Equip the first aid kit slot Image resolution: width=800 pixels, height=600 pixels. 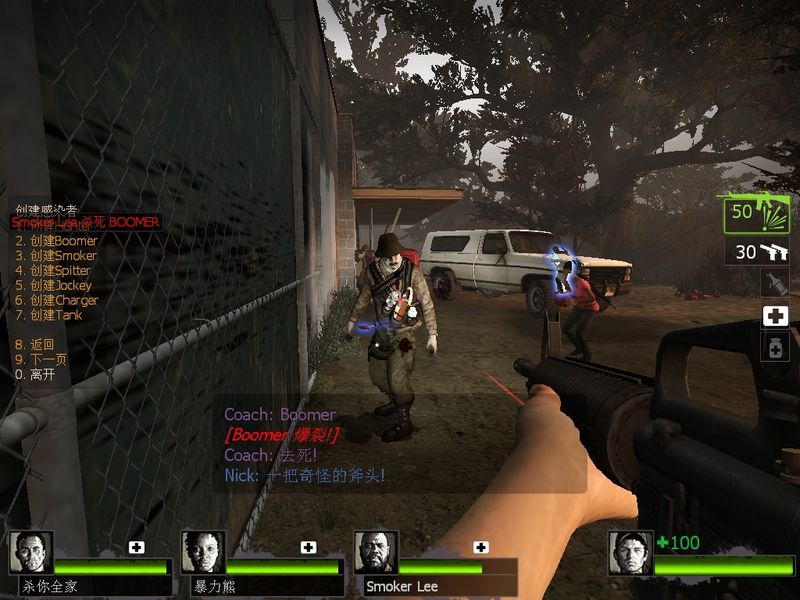[x=776, y=317]
